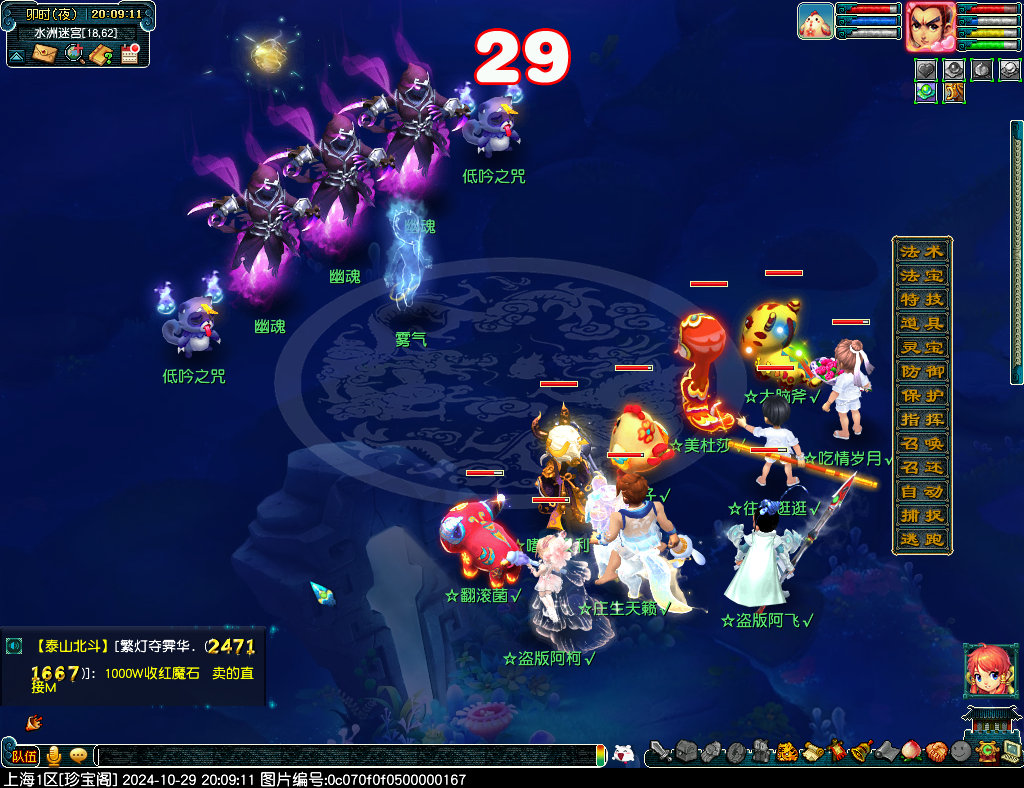1024x788 pixels.
Task: Open the 指挥 (Command) option
Action: 921,419
